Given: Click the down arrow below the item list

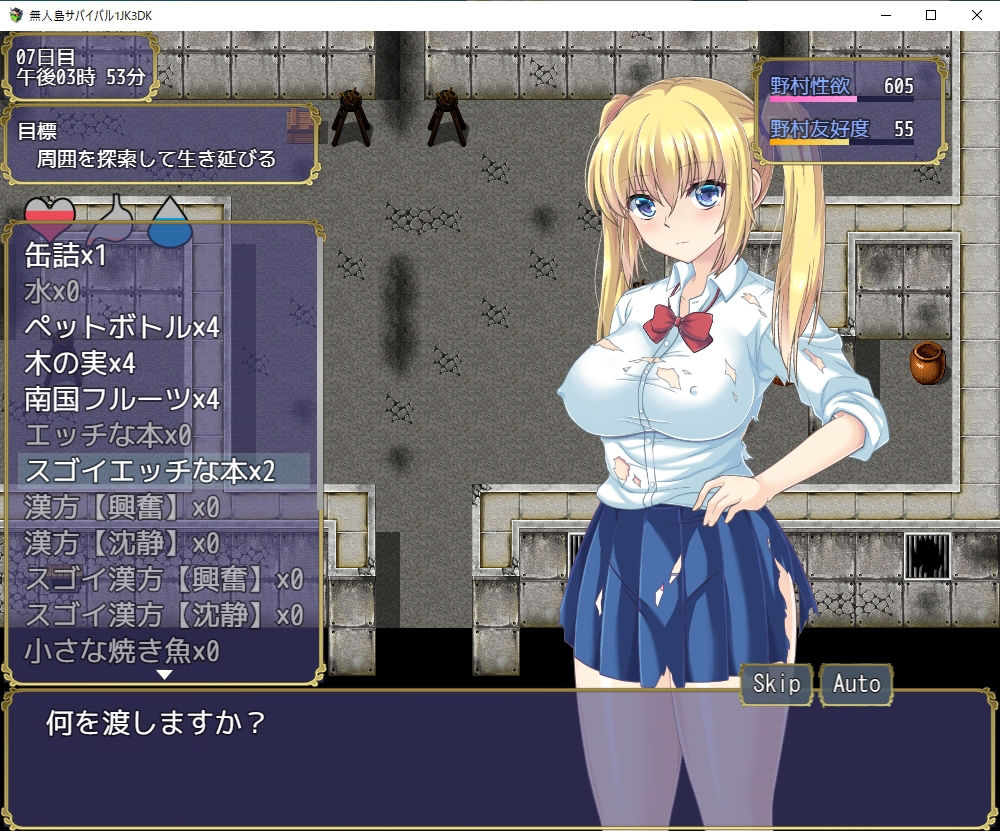Looking at the screenshot, I should click(x=164, y=675).
